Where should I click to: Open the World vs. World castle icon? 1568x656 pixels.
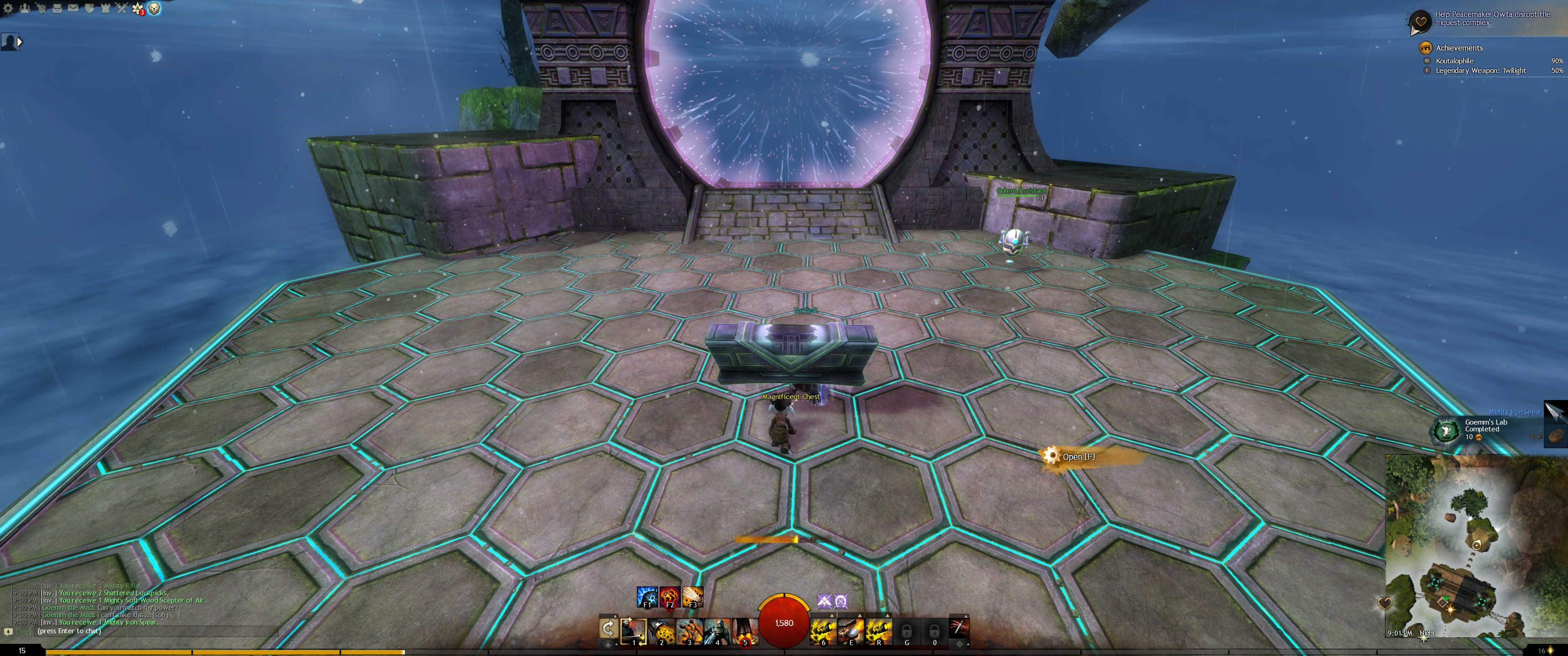(105, 8)
